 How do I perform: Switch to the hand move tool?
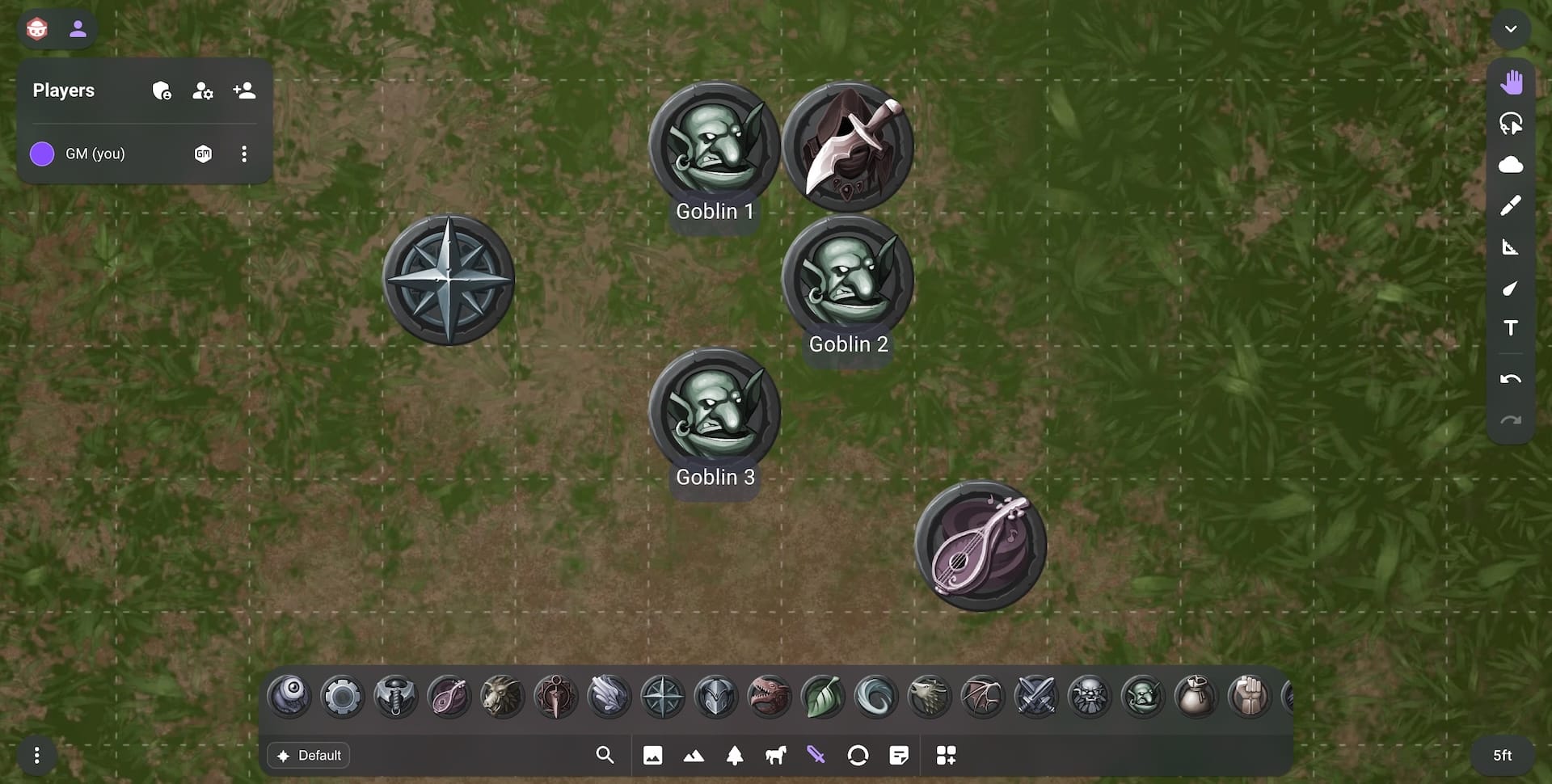(1510, 82)
